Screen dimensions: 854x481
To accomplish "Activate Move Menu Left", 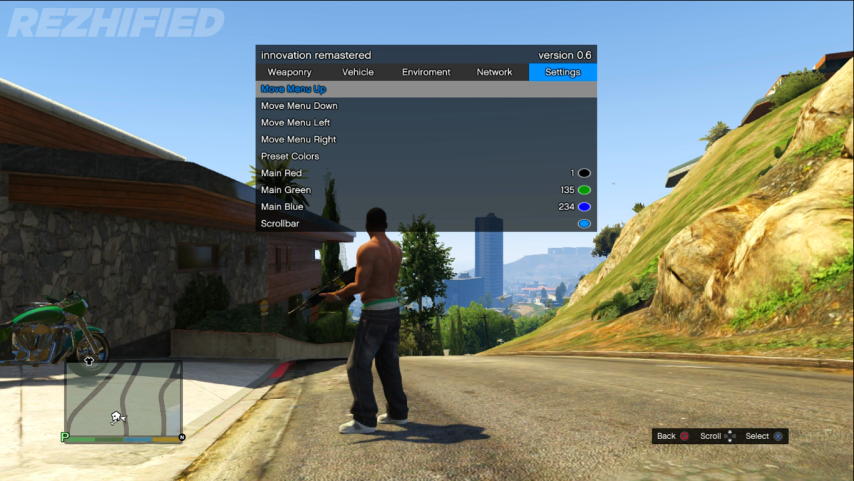I will coord(295,123).
